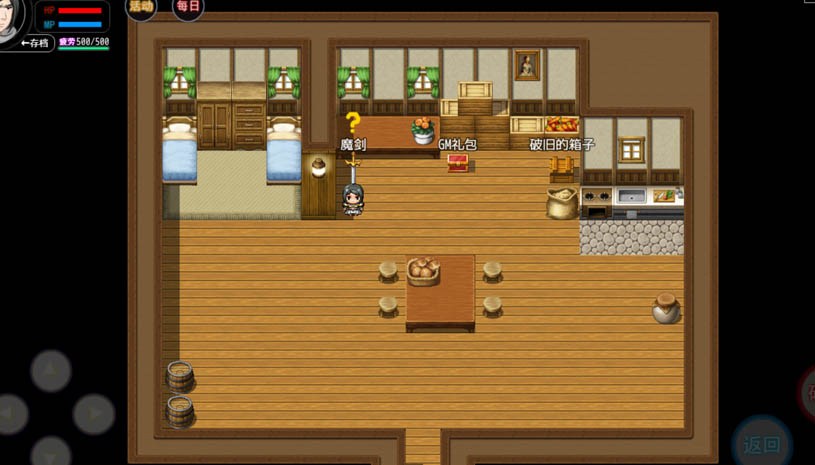Tap the blue 返回 back button
Screen dimensions: 815x465
coord(762,444)
